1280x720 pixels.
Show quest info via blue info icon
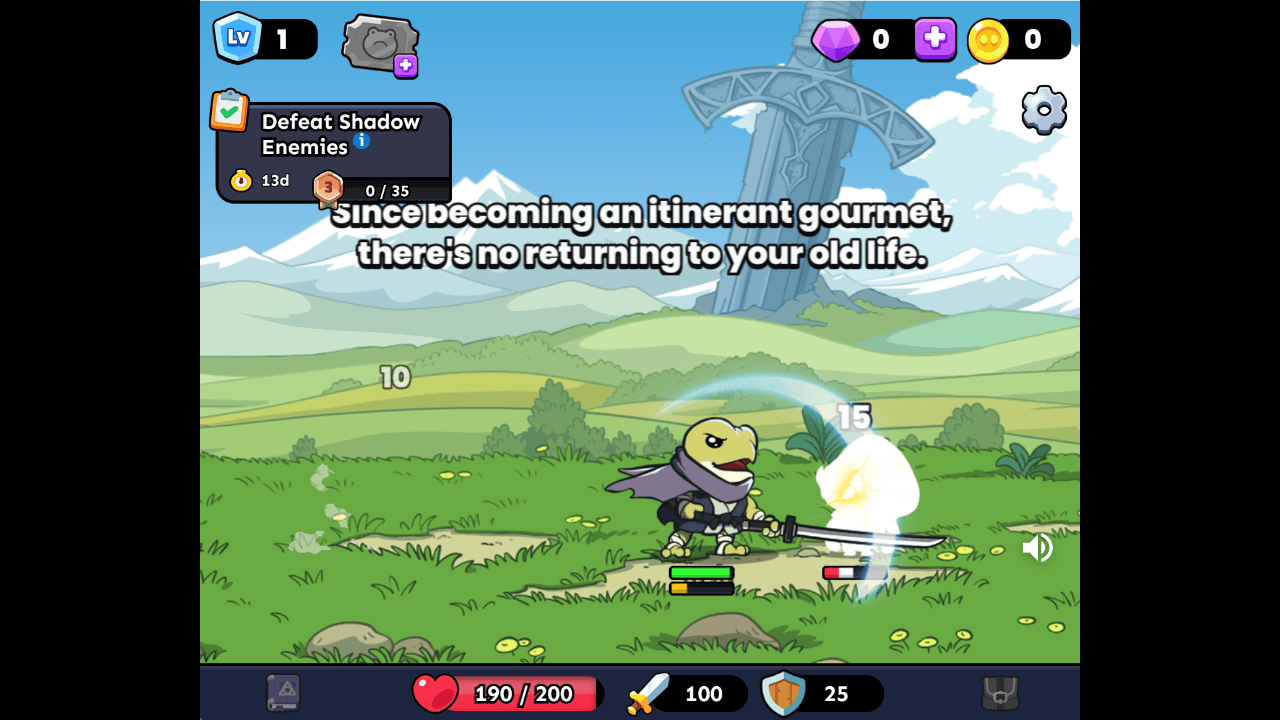click(x=362, y=141)
